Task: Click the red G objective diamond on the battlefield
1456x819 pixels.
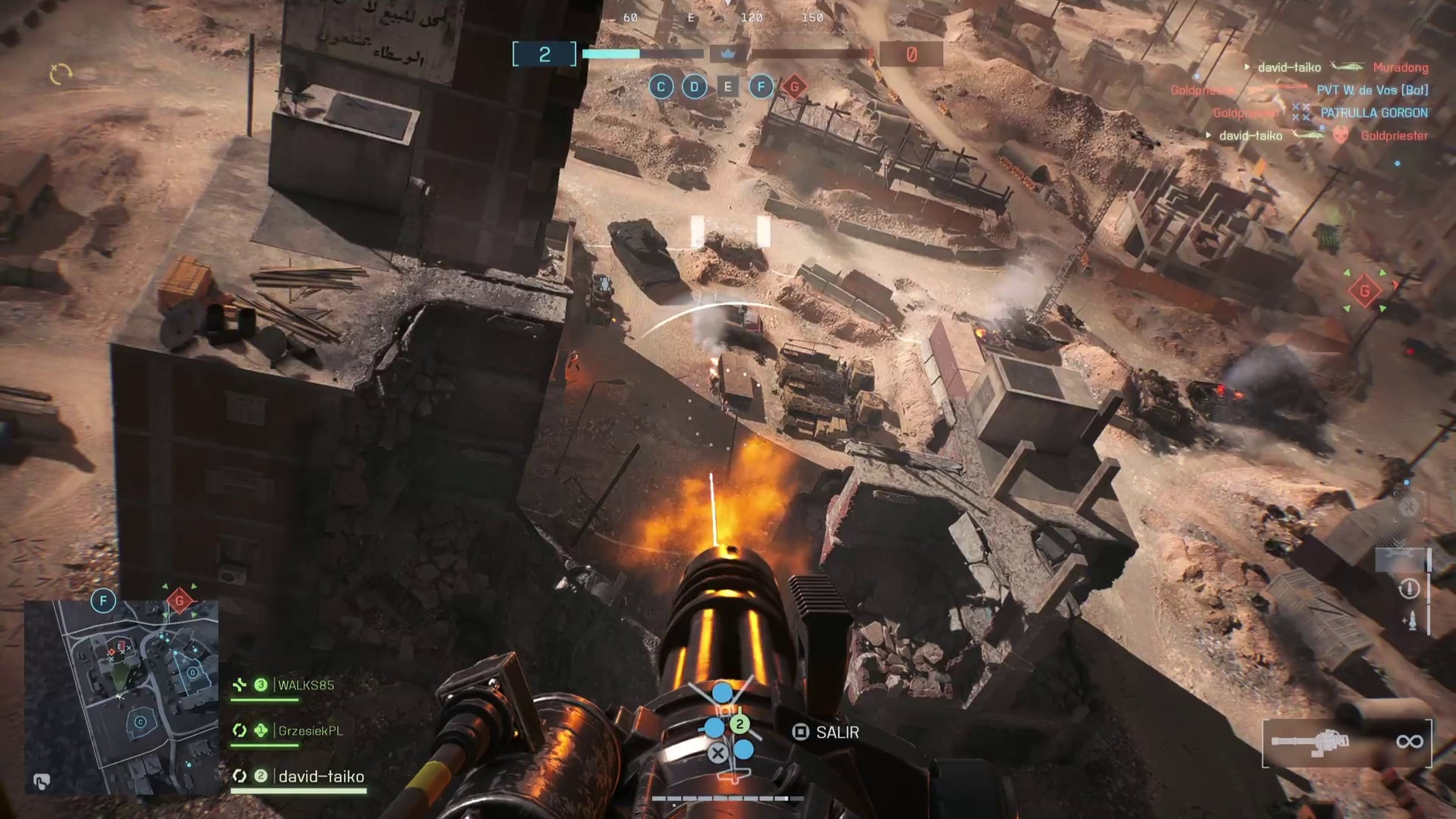Action: tap(1365, 291)
